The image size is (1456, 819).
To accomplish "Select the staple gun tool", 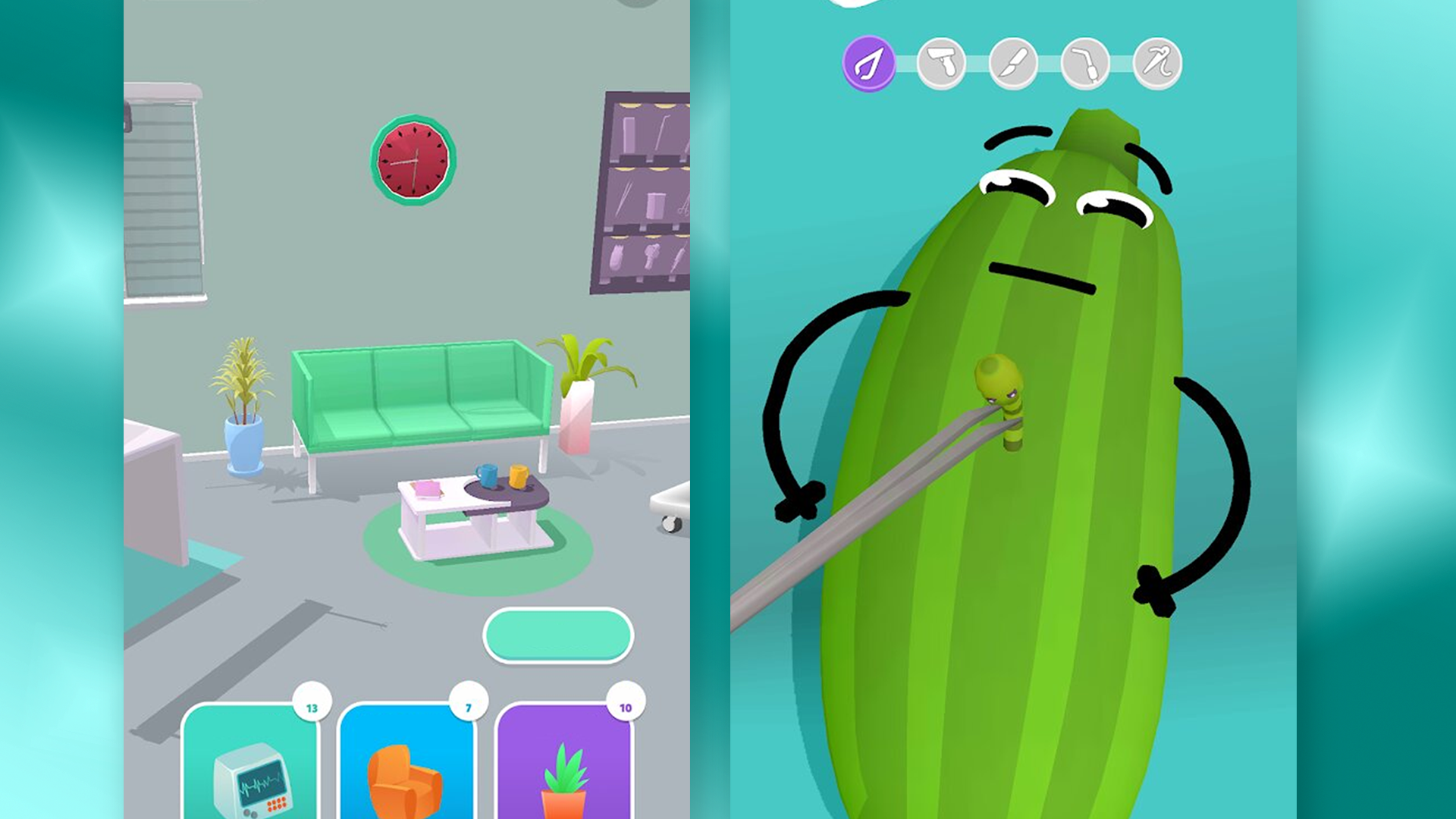I will point(940,64).
